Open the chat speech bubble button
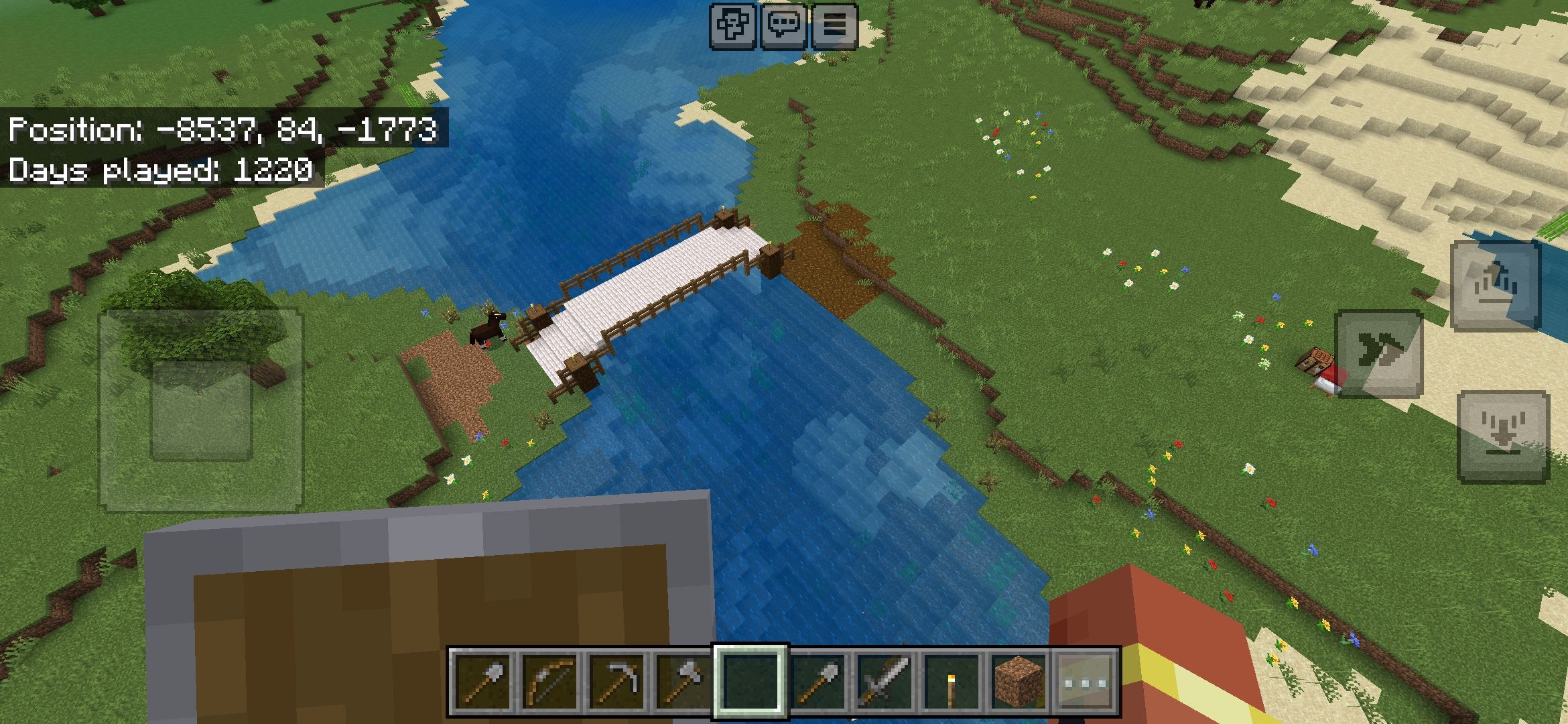The width and height of the screenshot is (1568, 724). pyautogui.click(x=784, y=25)
